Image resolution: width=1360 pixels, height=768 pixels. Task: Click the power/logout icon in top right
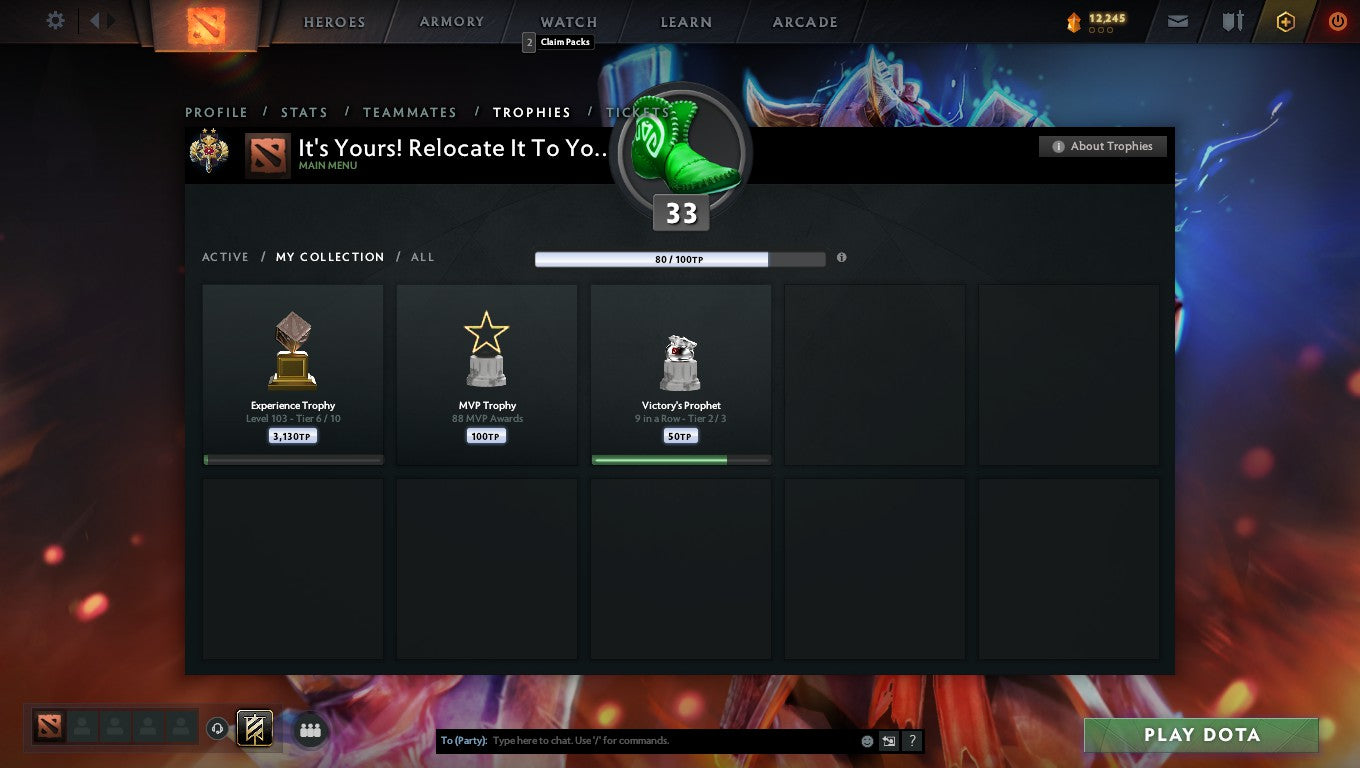[1338, 20]
